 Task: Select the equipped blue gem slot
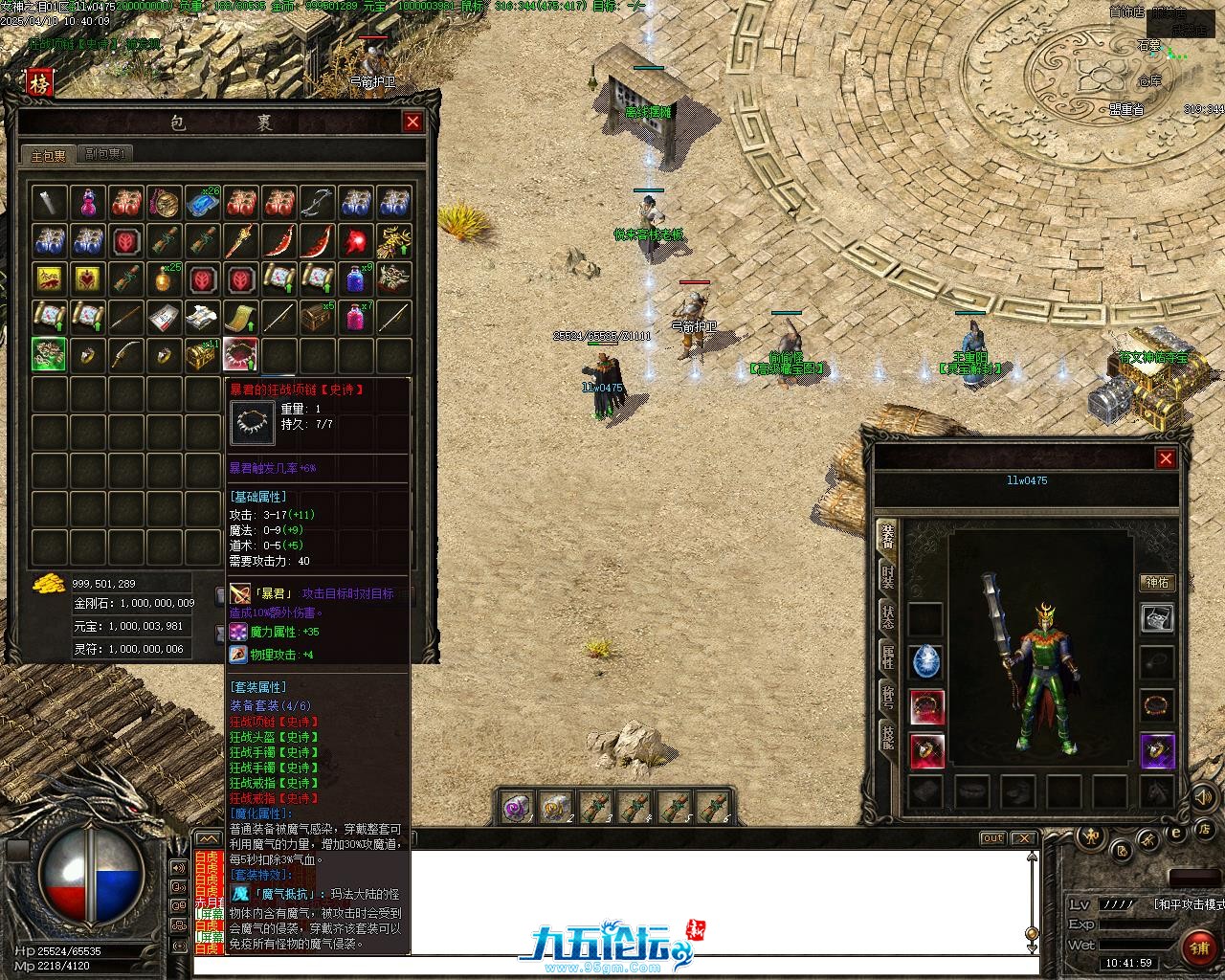tap(926, 661)
